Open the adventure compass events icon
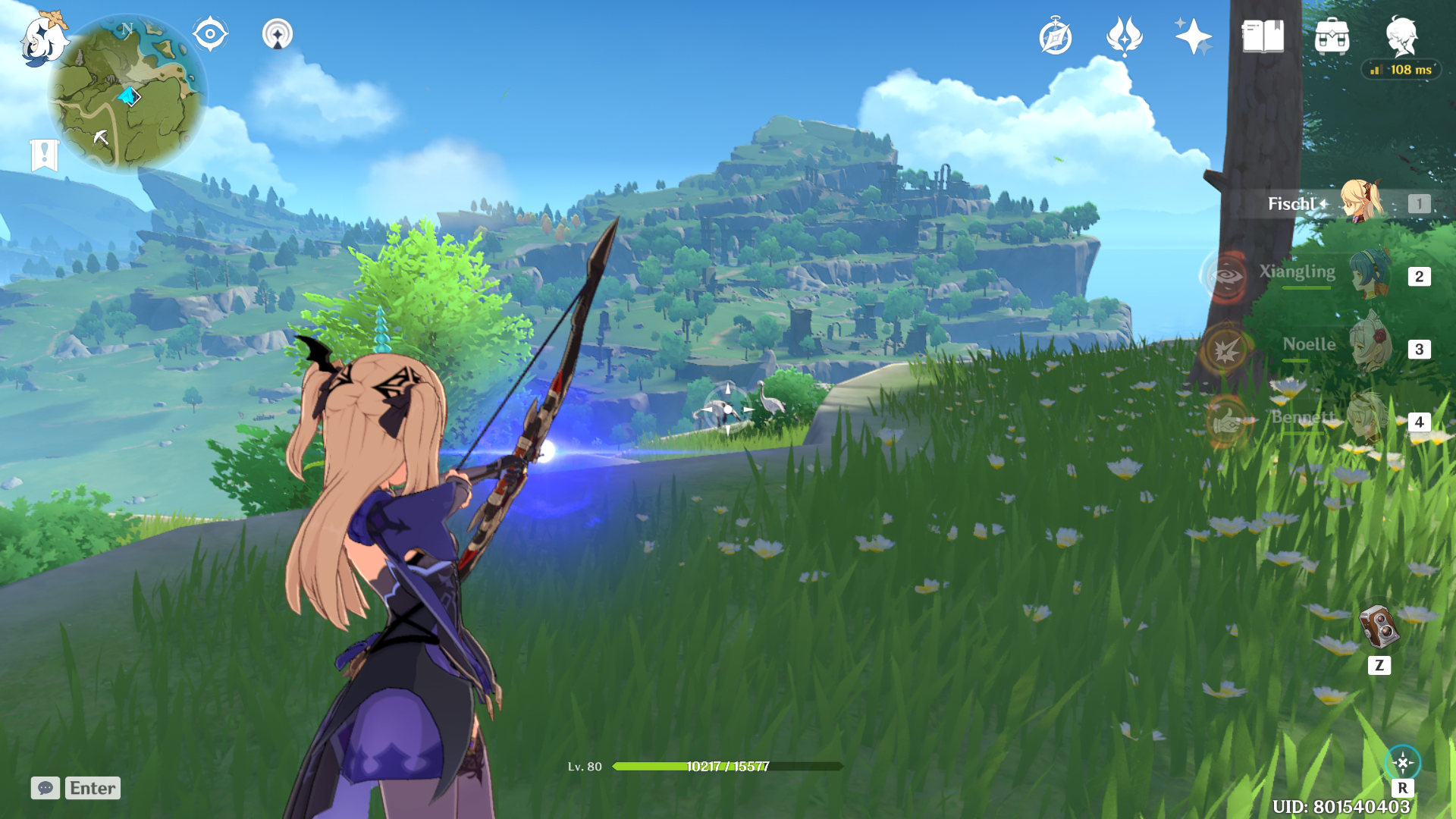 pos(1056,37)
